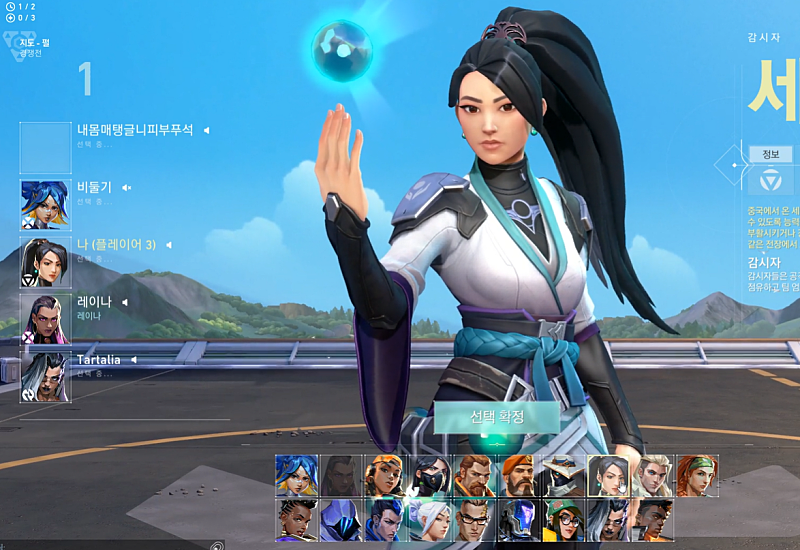
Task: Click the sentinel role icon under 정보
Action: coord(771,182)
